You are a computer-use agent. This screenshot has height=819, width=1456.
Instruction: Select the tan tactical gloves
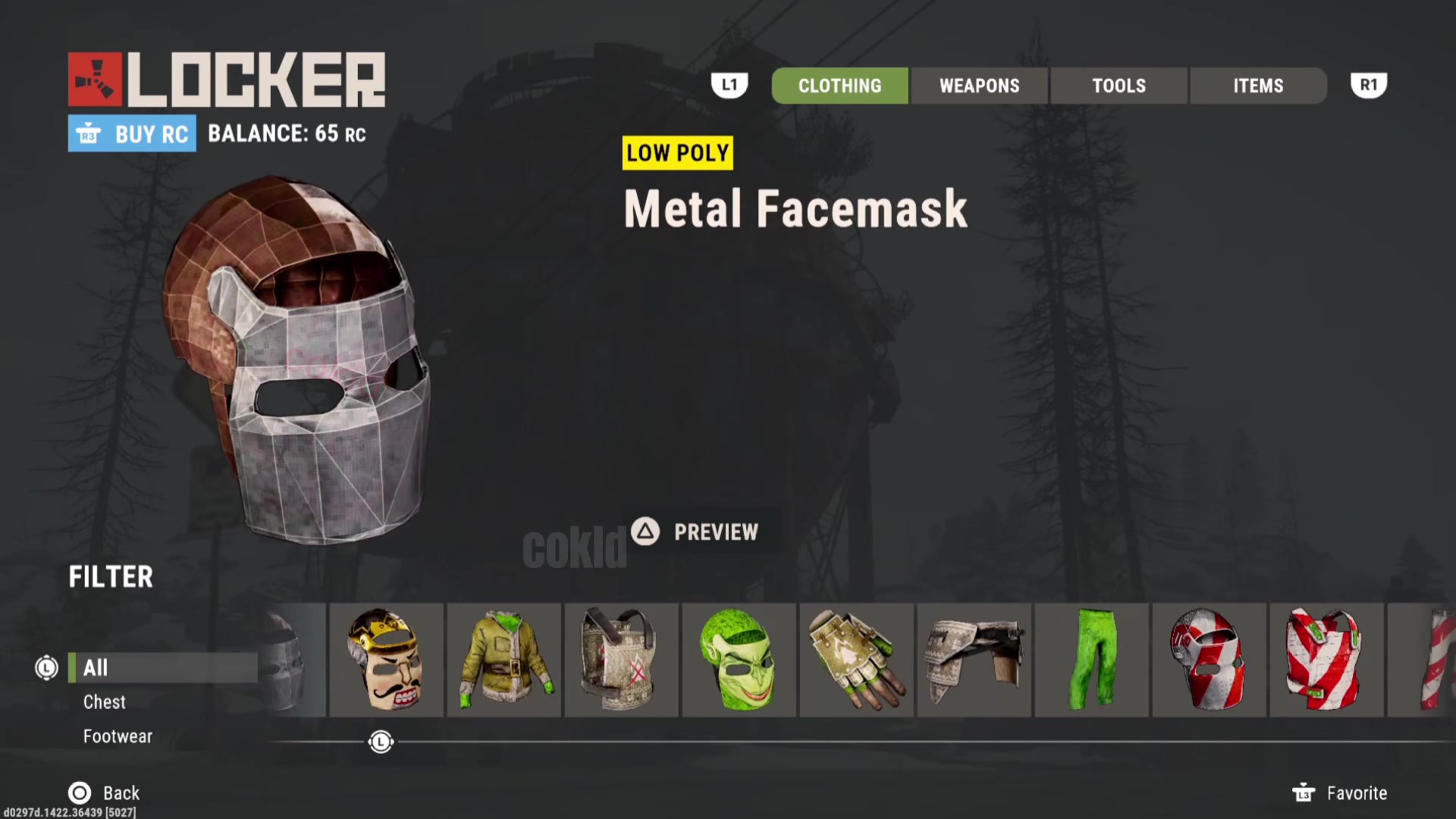[x=856, y=660]
